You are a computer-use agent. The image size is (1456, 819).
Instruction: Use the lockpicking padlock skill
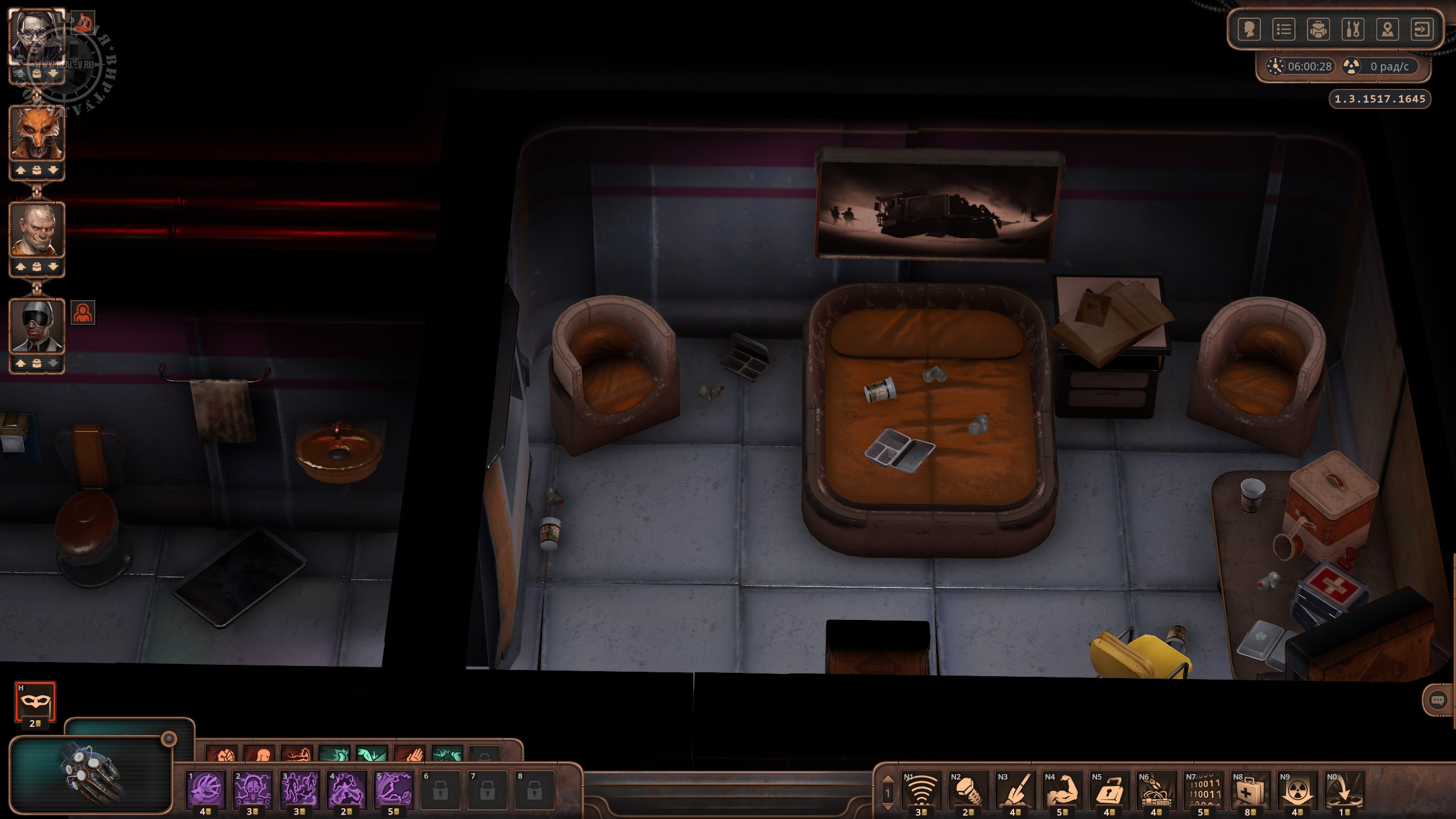[1108, 789]
